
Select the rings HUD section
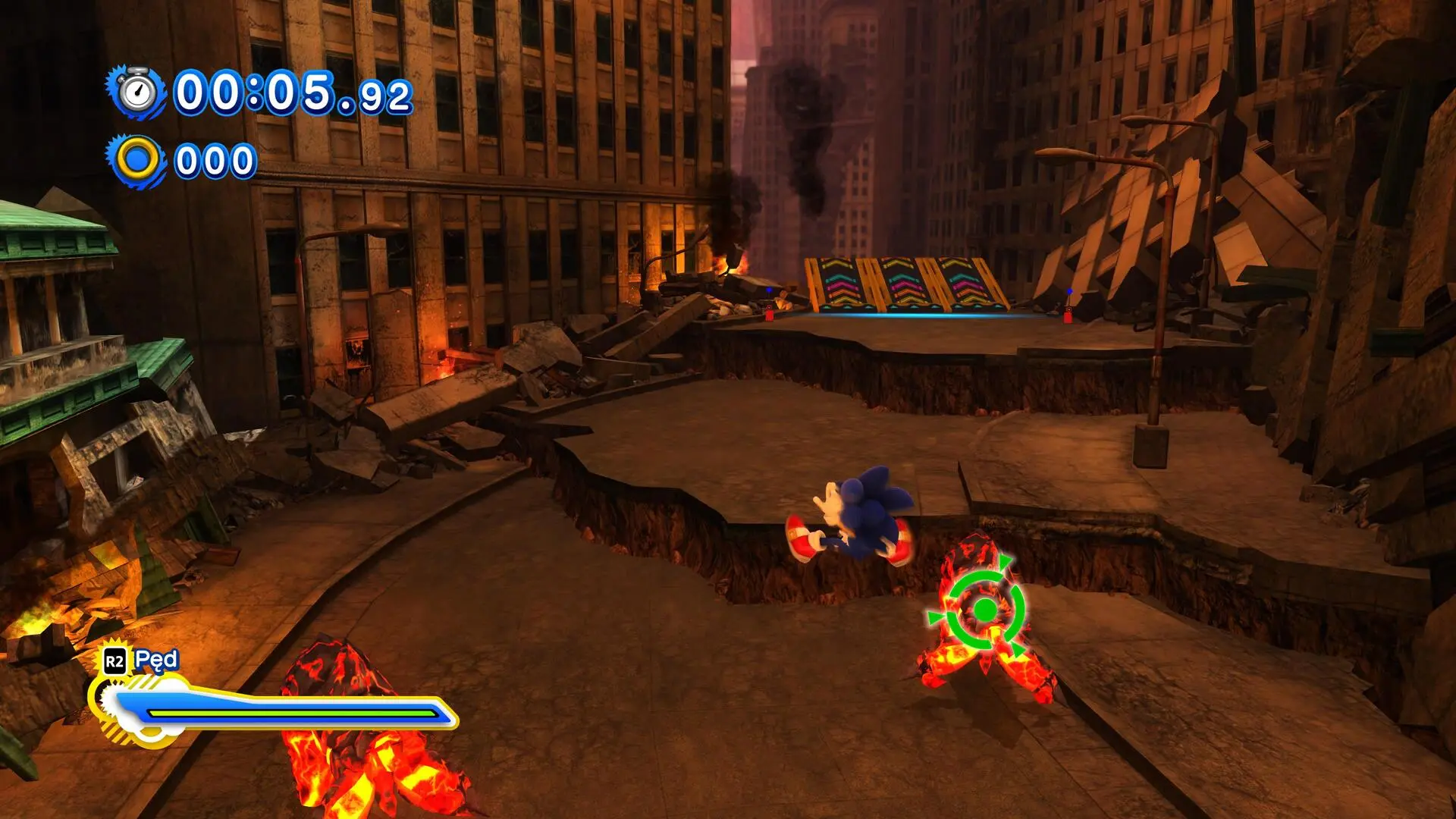(182, 159)
